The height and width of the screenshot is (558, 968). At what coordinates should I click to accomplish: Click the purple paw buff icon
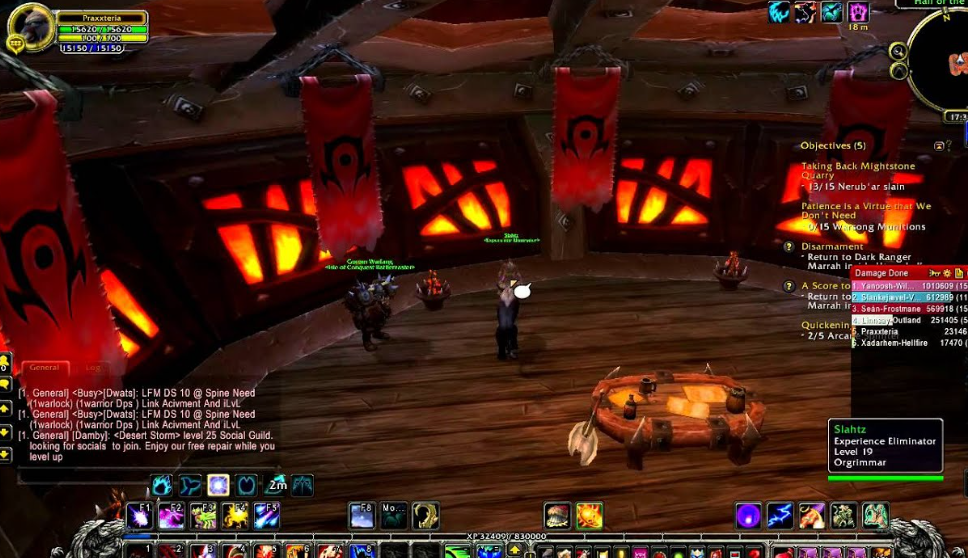[858, 12]
